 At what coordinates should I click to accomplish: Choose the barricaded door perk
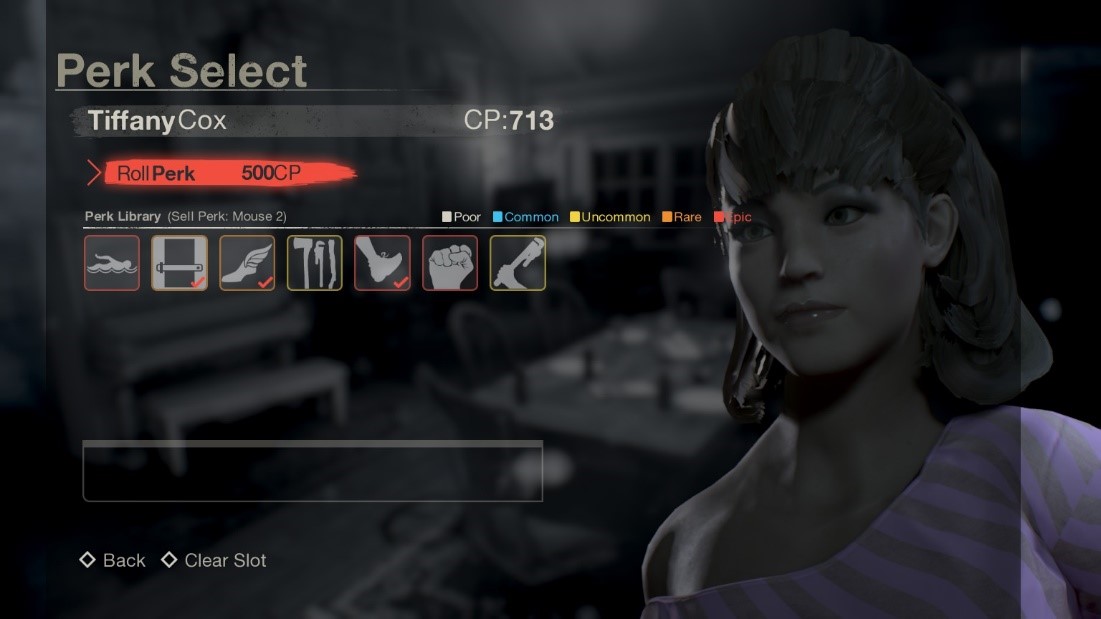click(180, 263)
